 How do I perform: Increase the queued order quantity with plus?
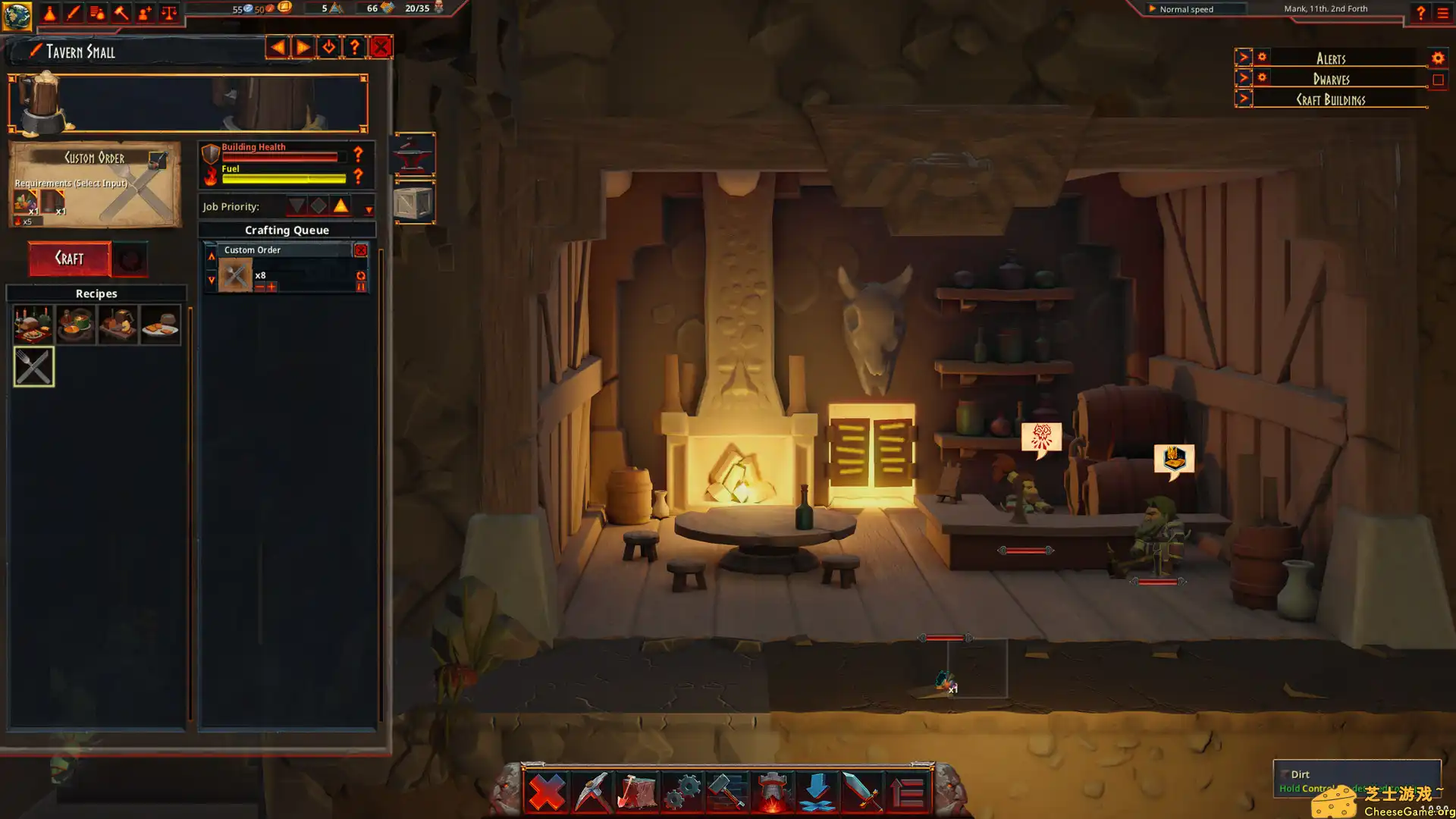click(x=272, y=287)
